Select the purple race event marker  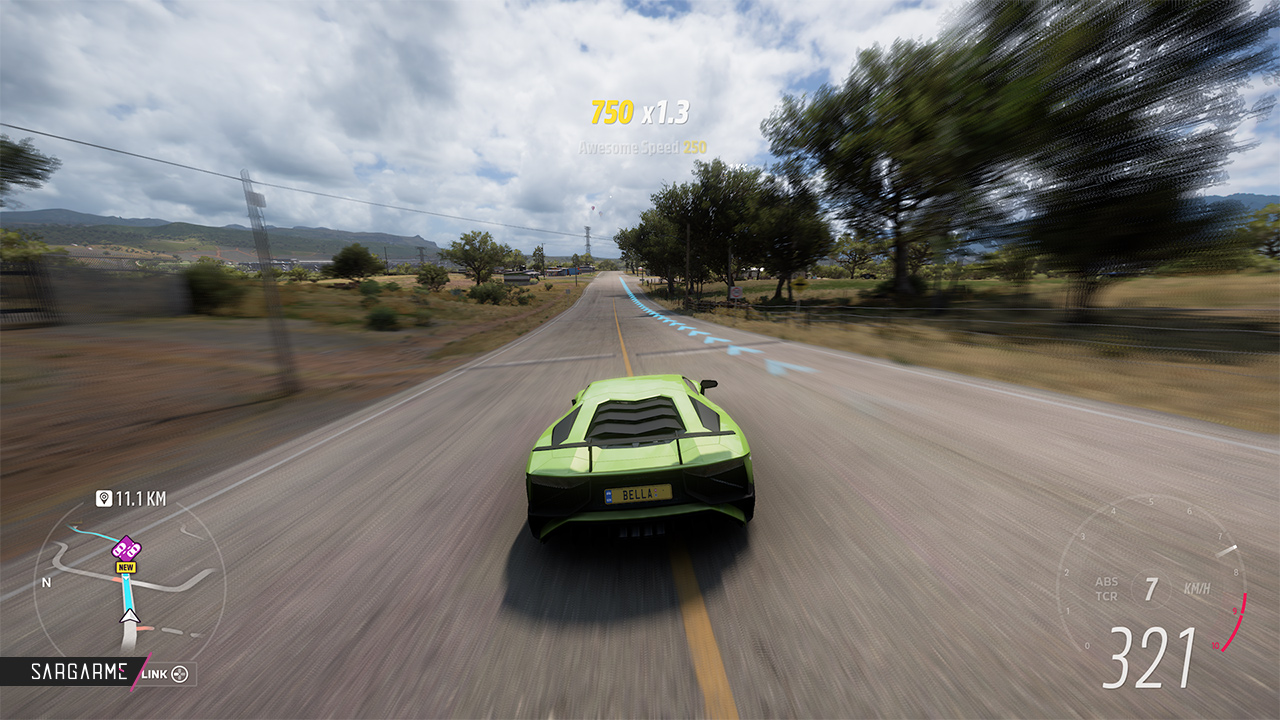126,547
